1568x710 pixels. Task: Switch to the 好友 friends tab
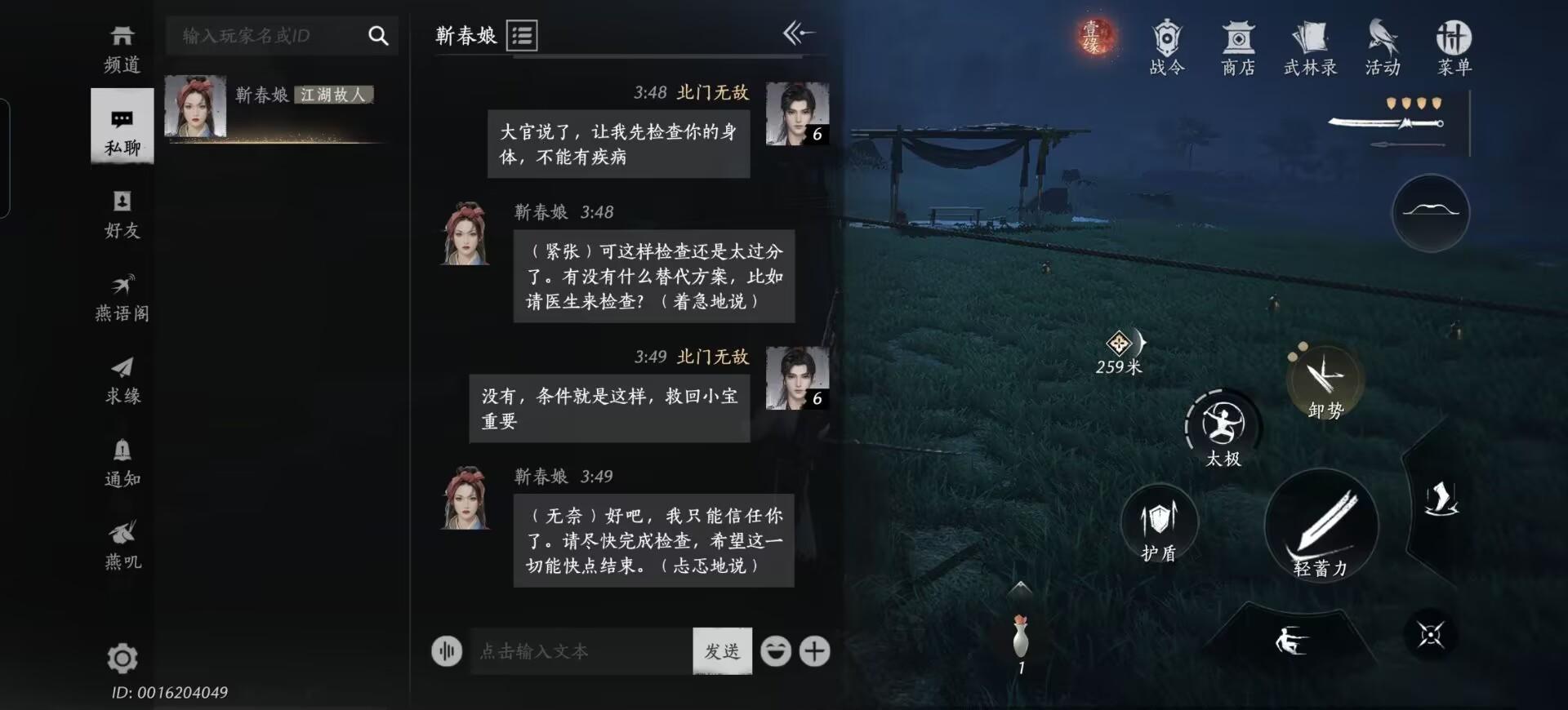tap(122, 214)
